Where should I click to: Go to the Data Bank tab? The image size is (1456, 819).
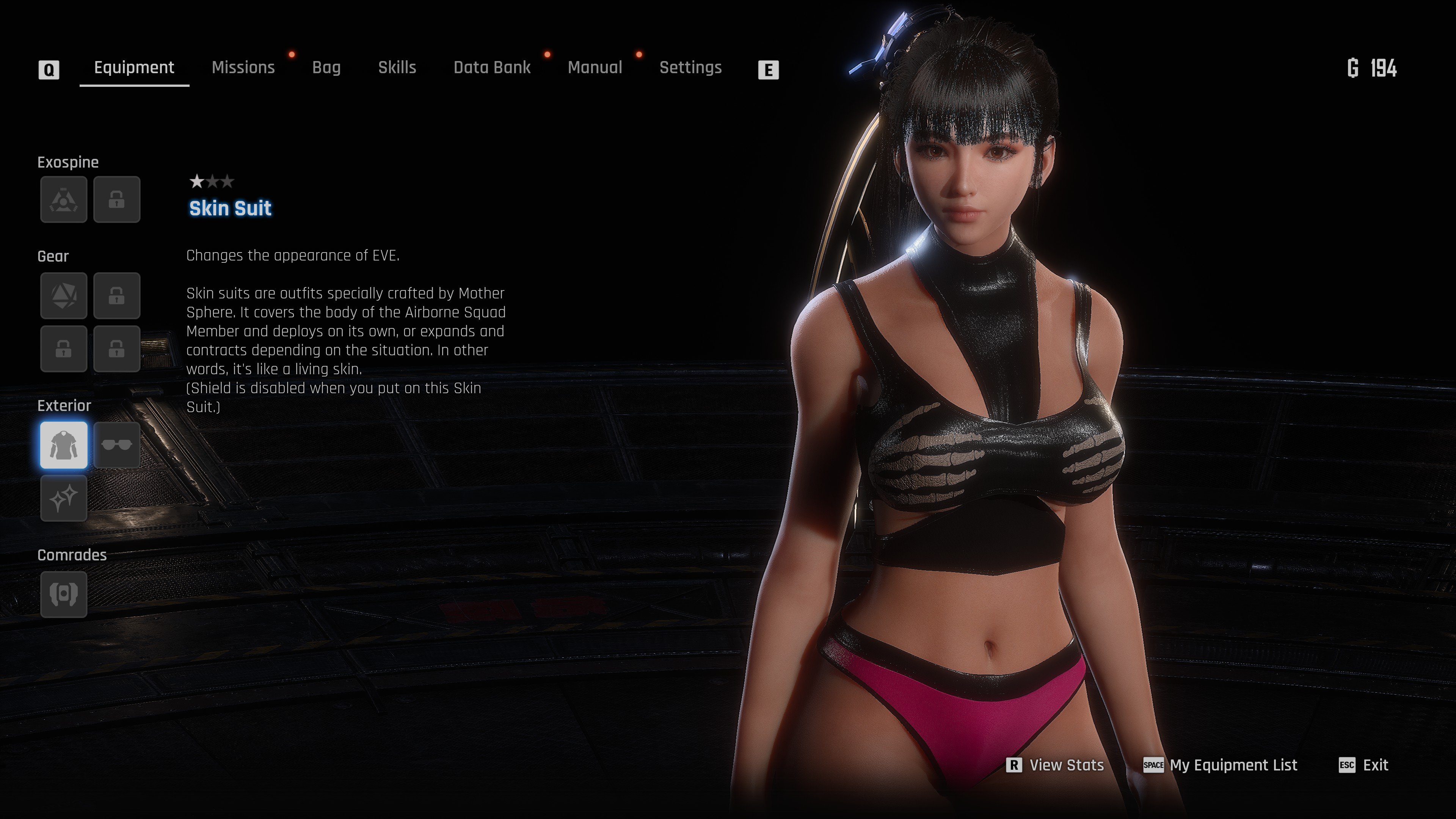pyautogui.click(x=492, y=68)
